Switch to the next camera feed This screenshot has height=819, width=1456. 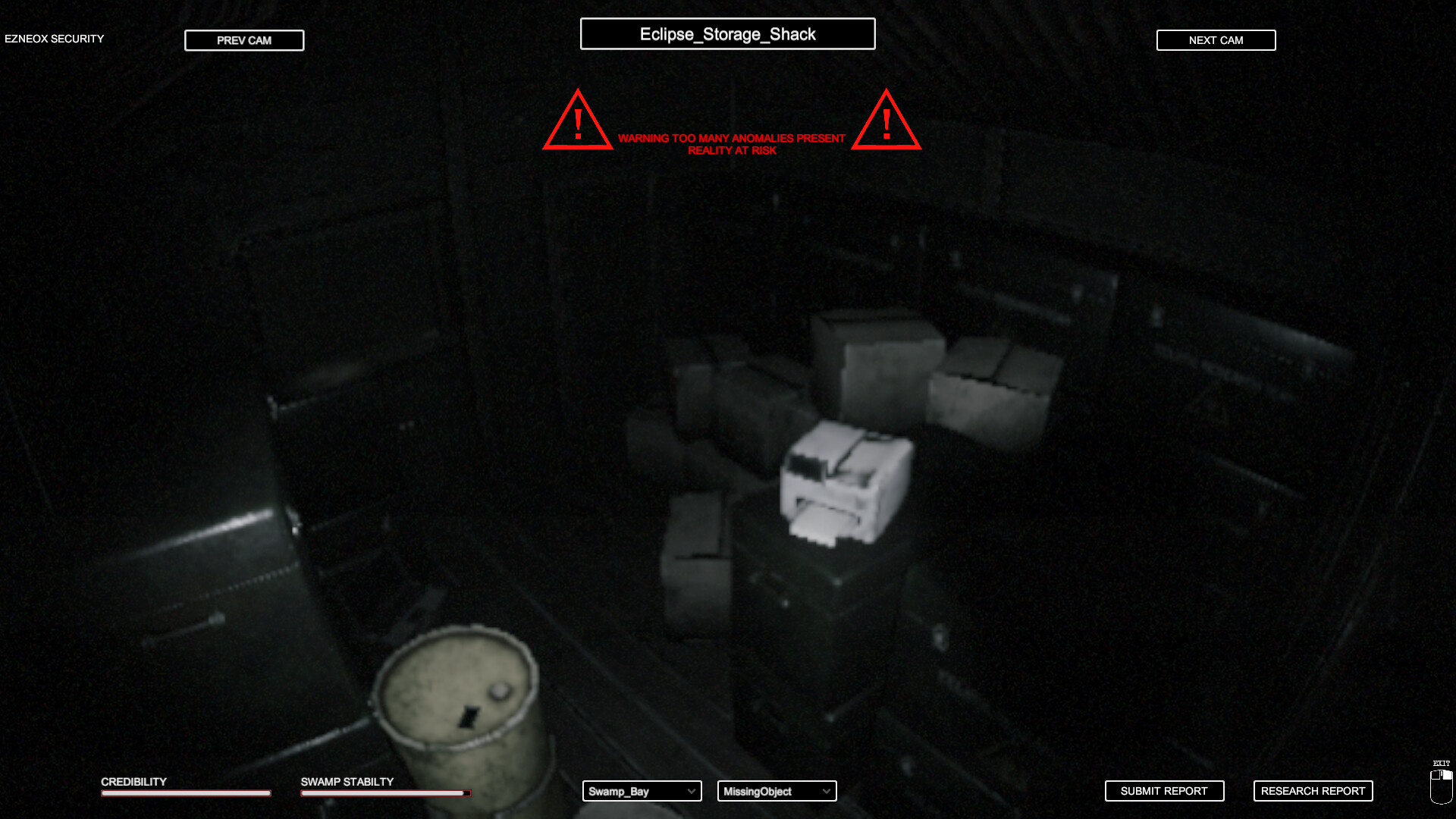click(x=1216, y=40)
